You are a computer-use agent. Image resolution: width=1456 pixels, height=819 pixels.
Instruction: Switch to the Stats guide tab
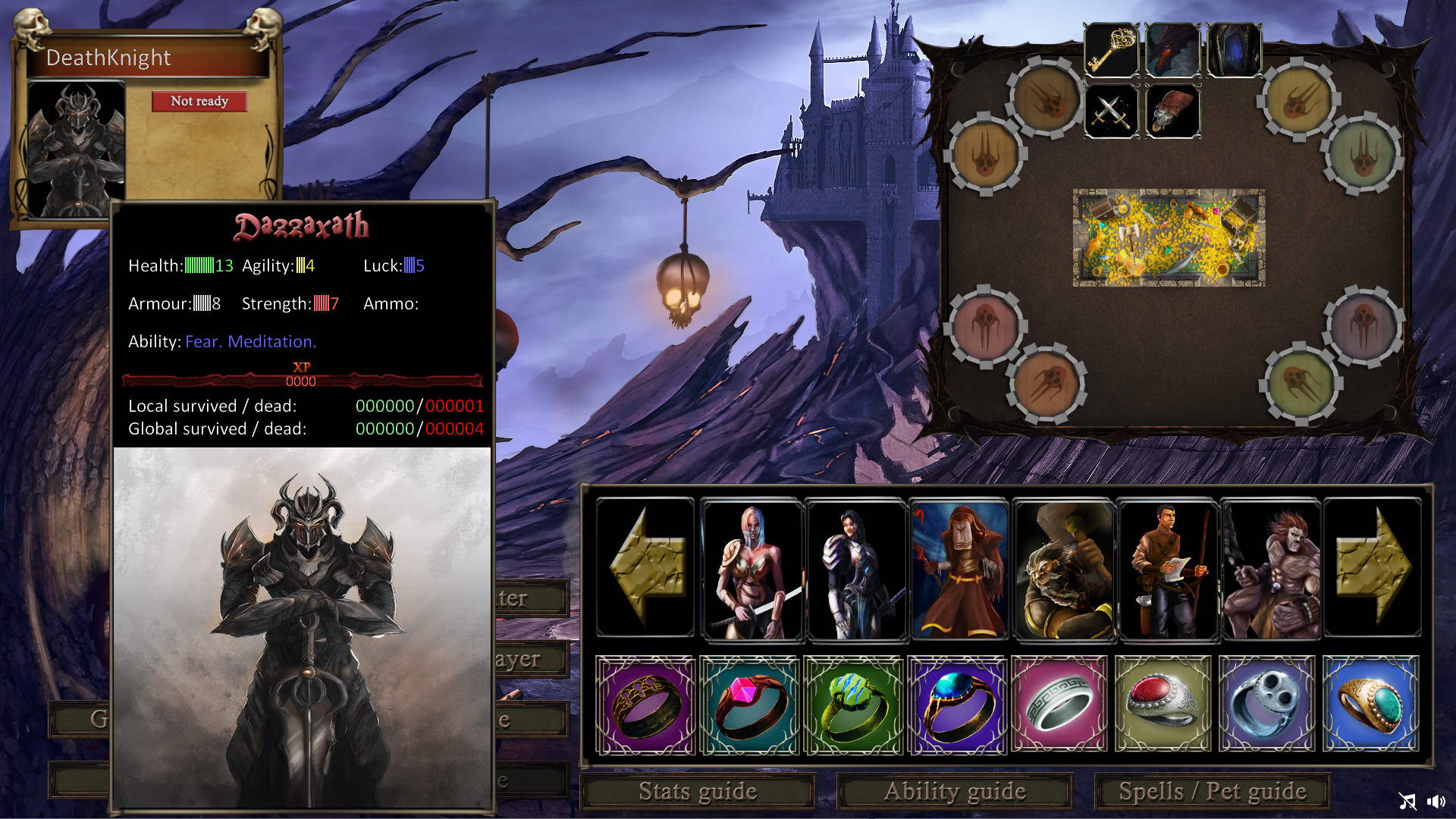tap(698, 791)
